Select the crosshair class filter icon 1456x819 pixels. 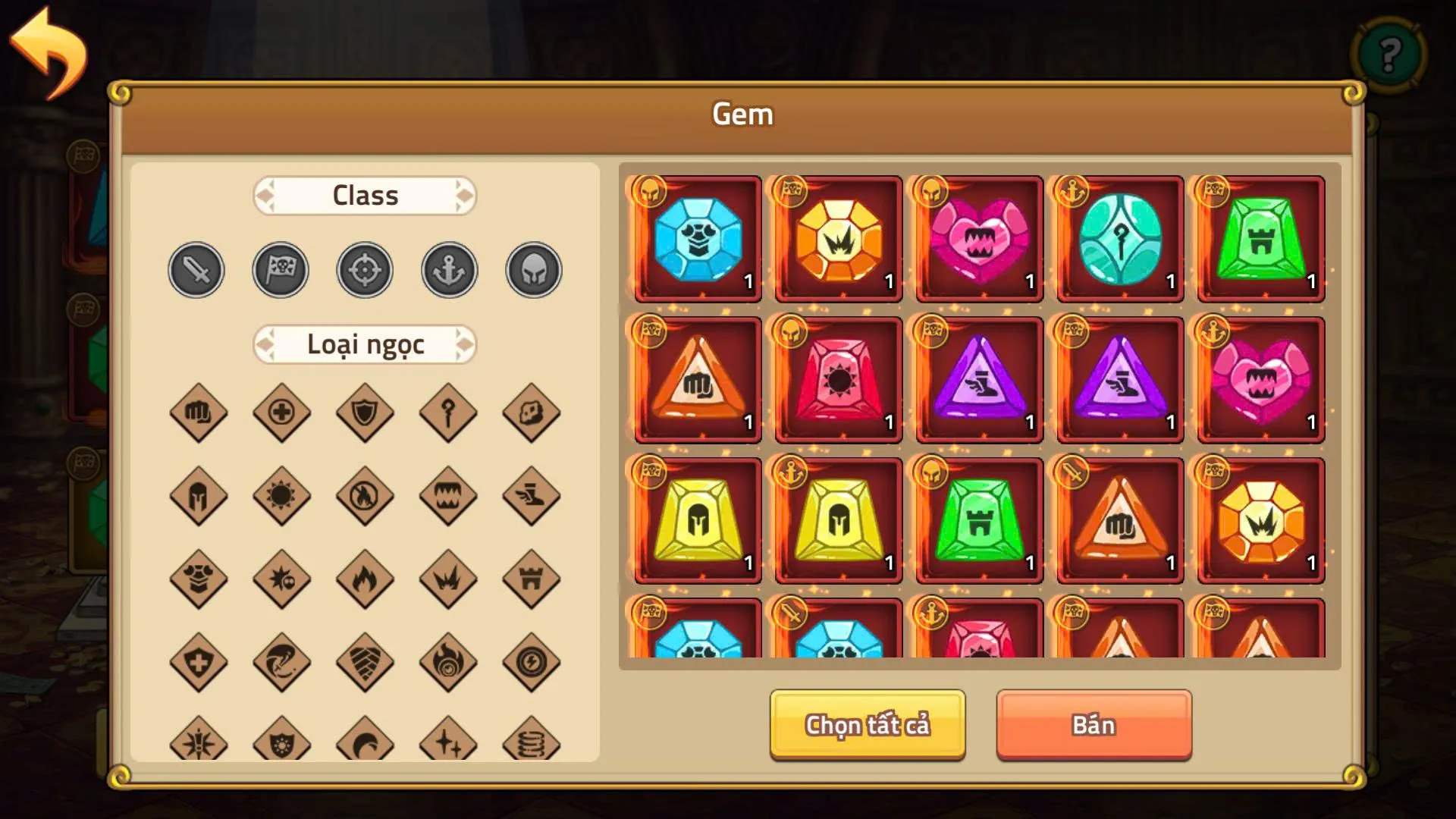[364, 269]
